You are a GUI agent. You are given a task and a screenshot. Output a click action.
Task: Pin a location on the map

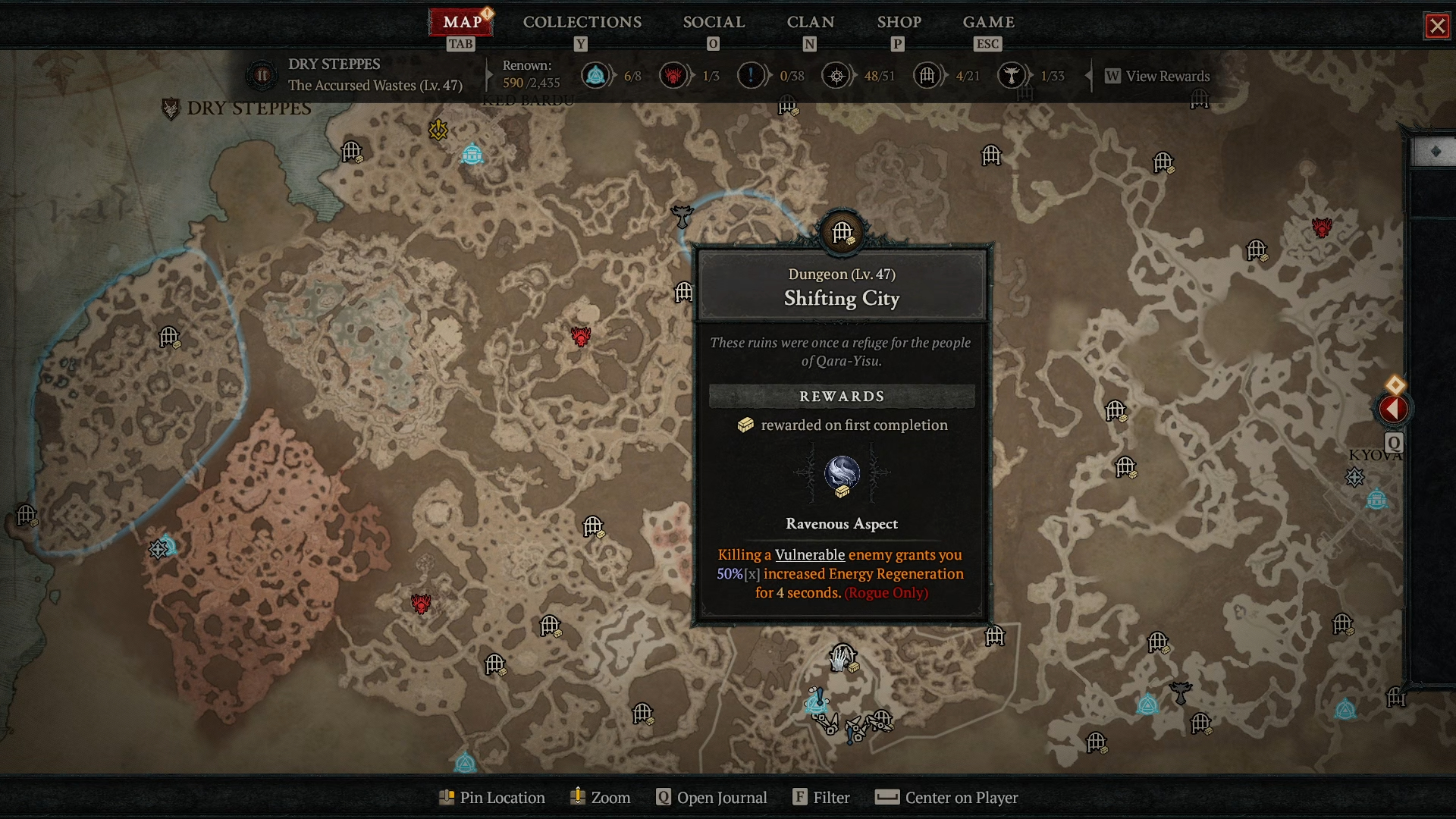click(x=492, y=797)
